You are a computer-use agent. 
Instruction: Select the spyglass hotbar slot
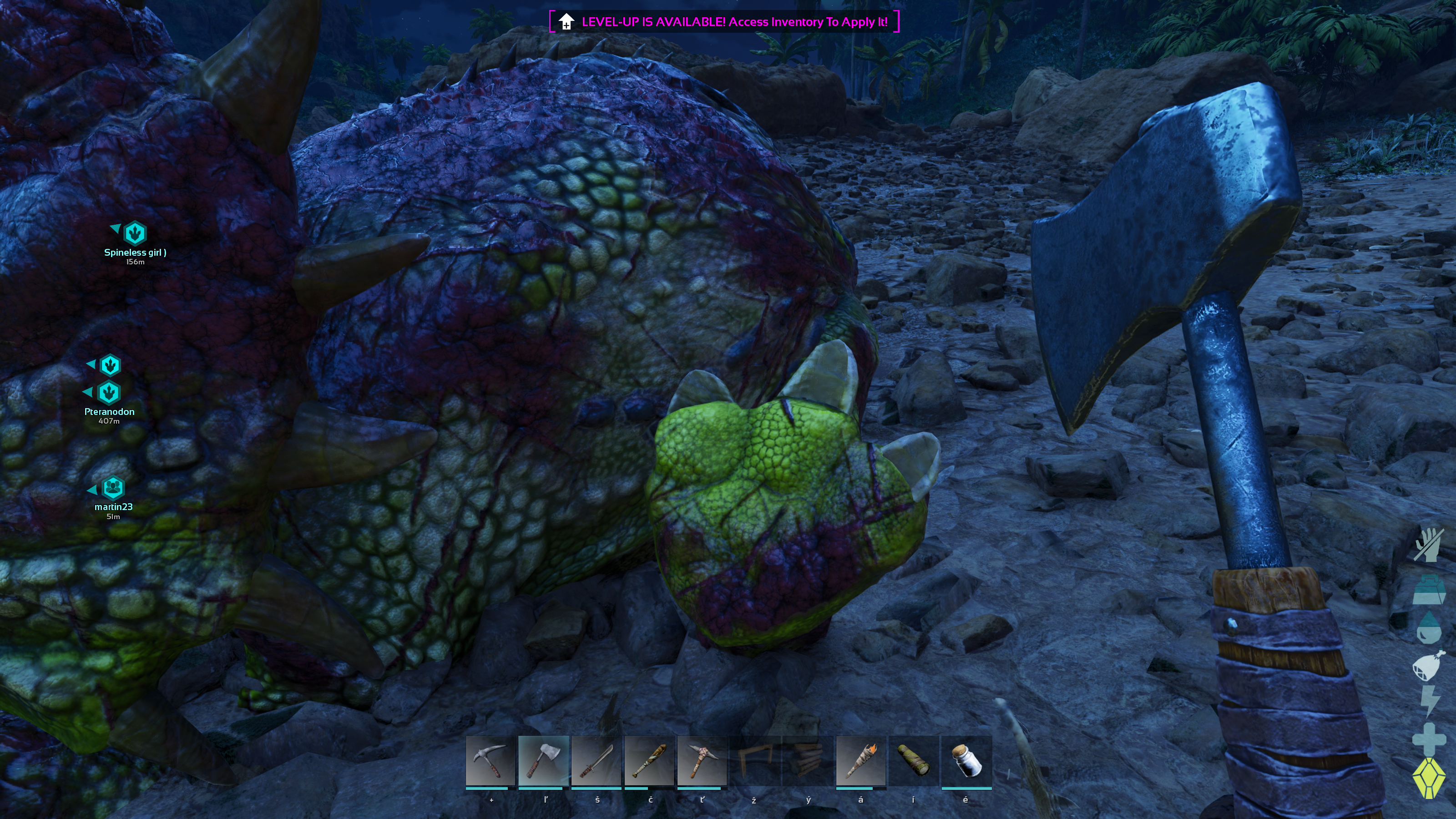(913, 761)
